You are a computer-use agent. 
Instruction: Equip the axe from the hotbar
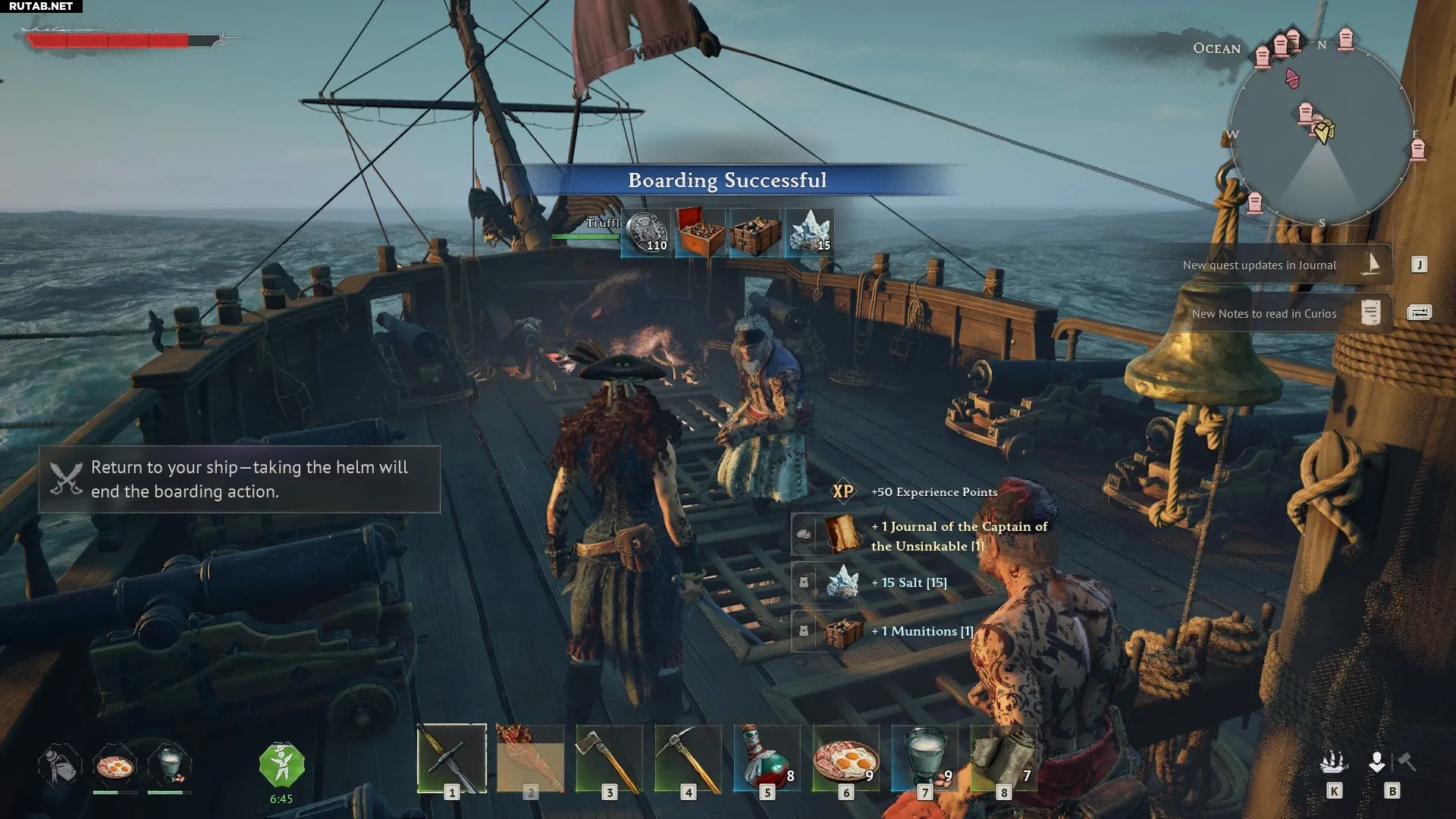point(609,758)
